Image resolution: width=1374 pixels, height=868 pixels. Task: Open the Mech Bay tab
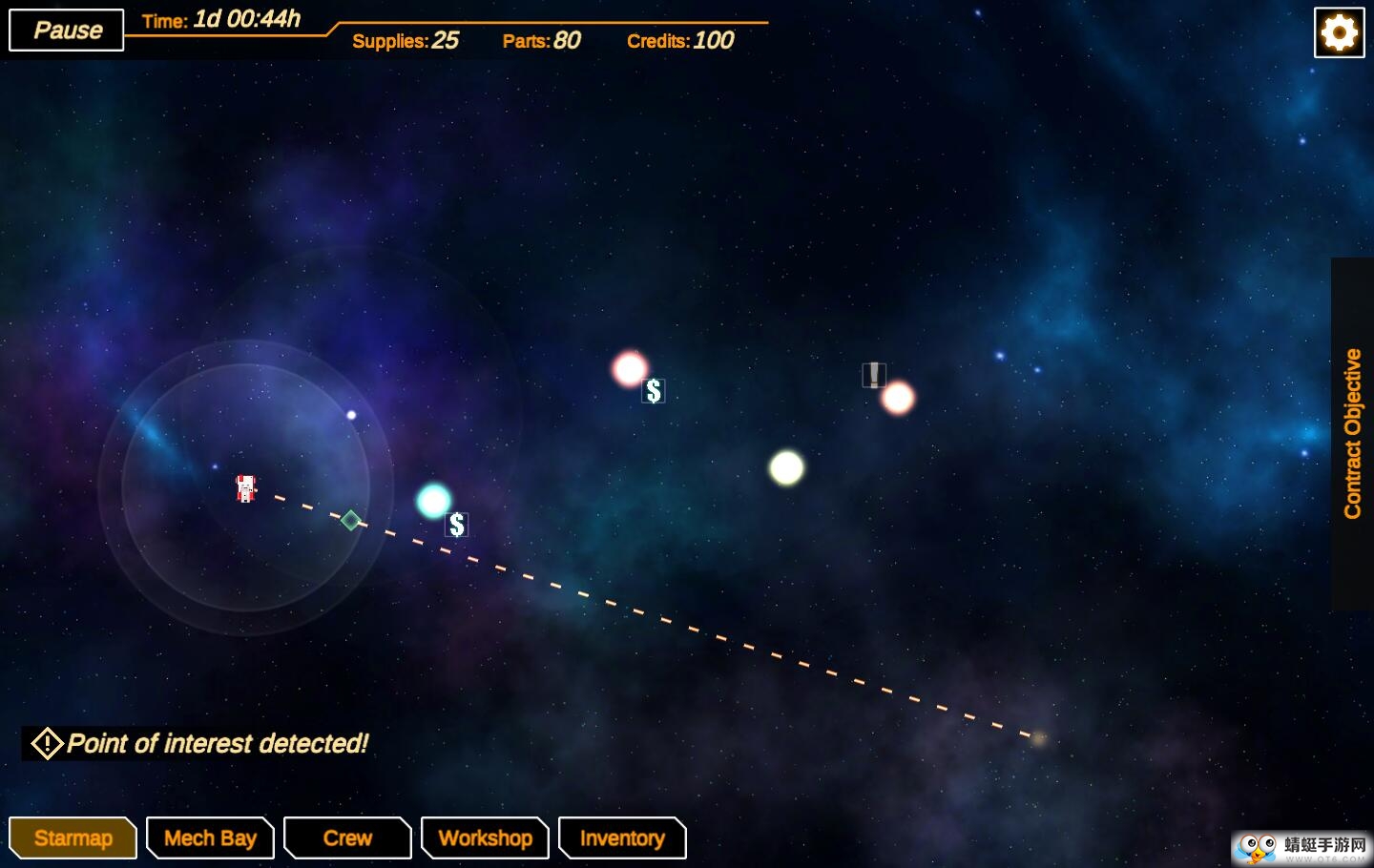tap(210, 838)
